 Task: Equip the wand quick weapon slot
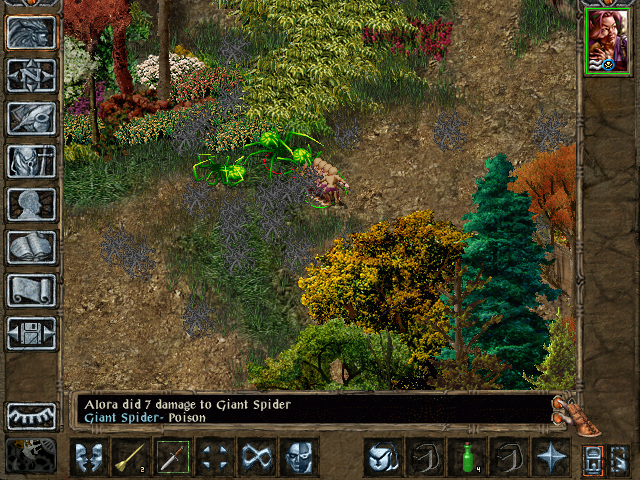point(132,458)
